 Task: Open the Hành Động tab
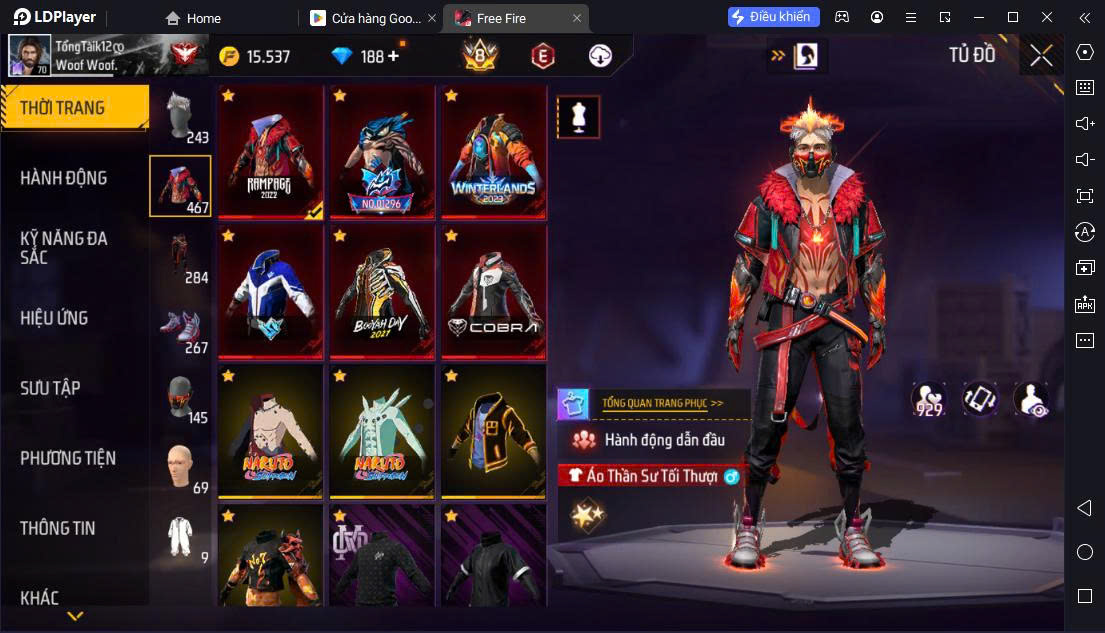64,178
